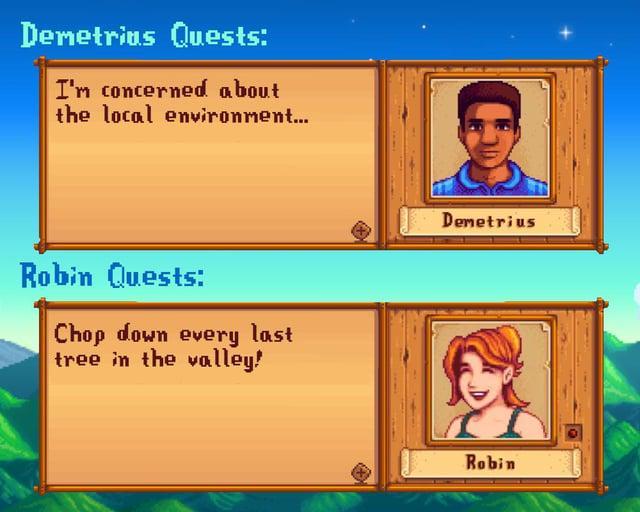Click the advance icon in Demetrius's dialogue box
The width and height of the screenshot is (640, 512).
[x=361, y=231]
